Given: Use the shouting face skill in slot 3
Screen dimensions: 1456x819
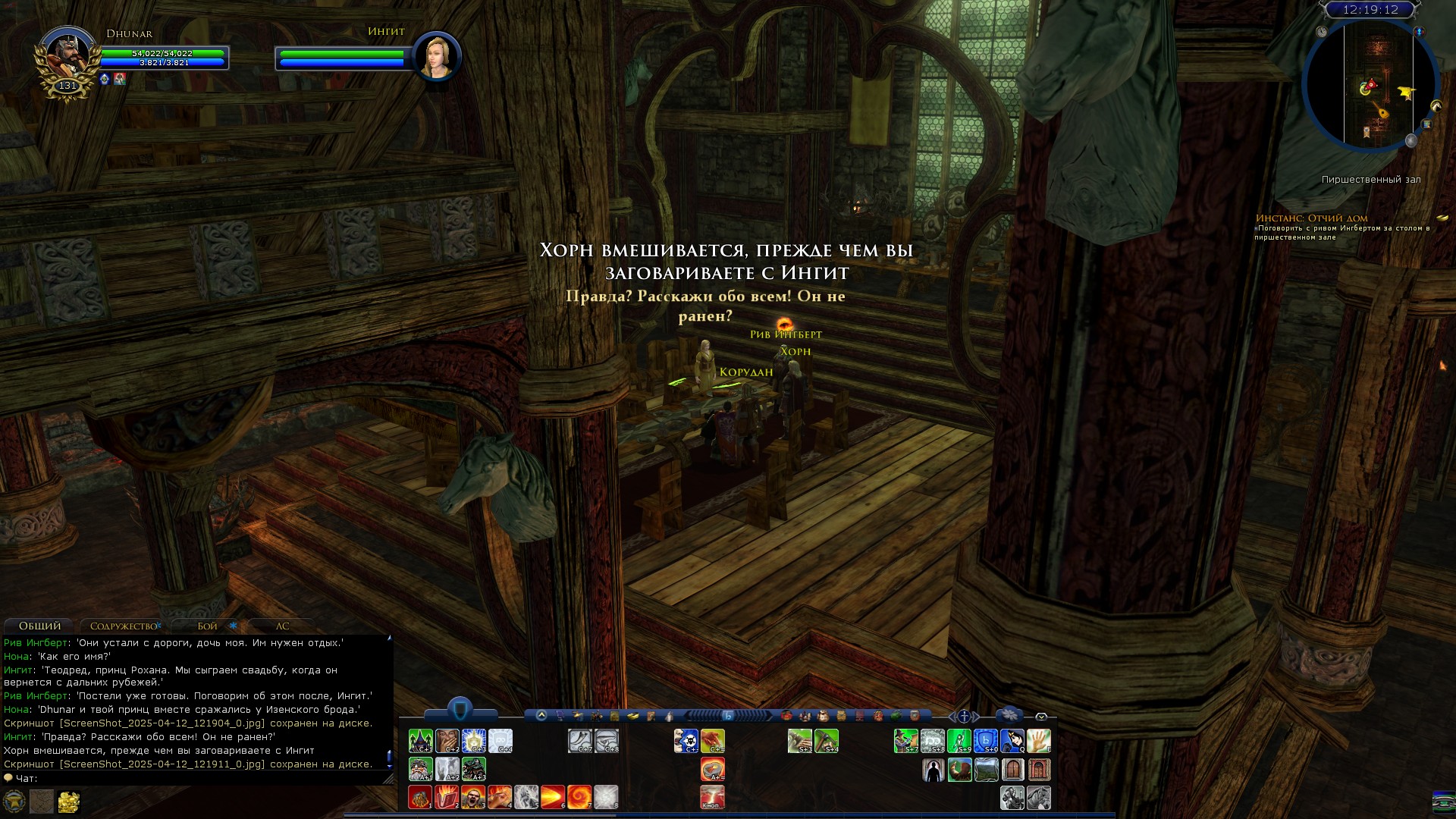Looking at the screenshot, I should coord(473,797).
